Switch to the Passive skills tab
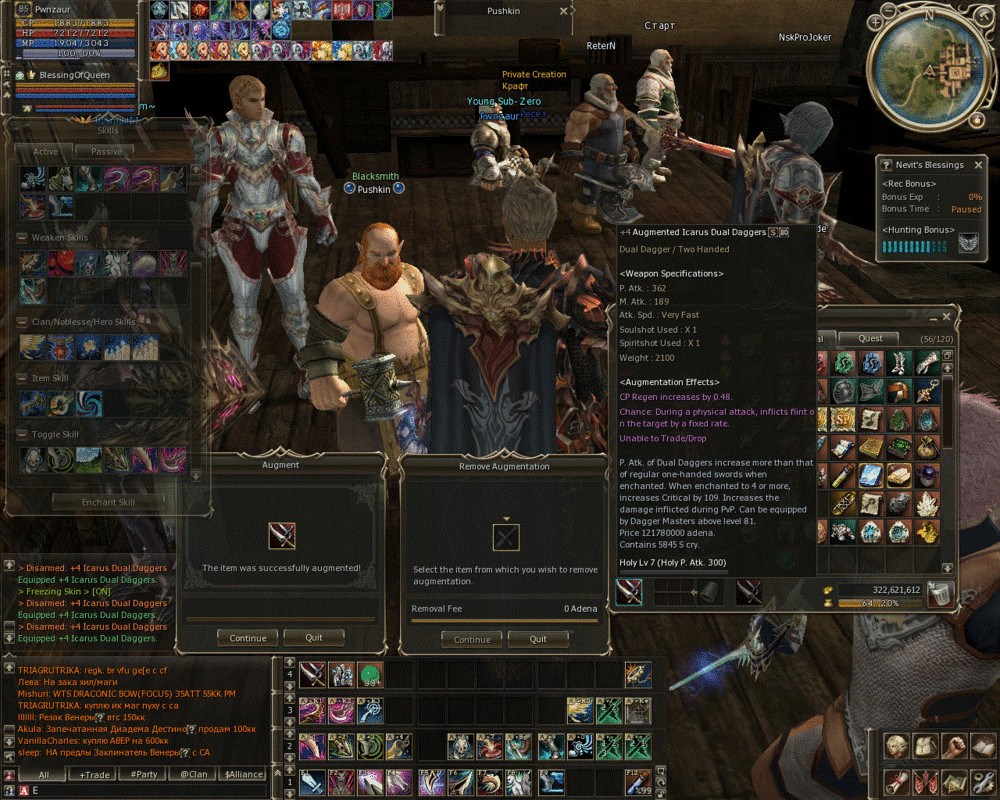1000x800 pixels. pyautogui.click(x=106, y=152)
